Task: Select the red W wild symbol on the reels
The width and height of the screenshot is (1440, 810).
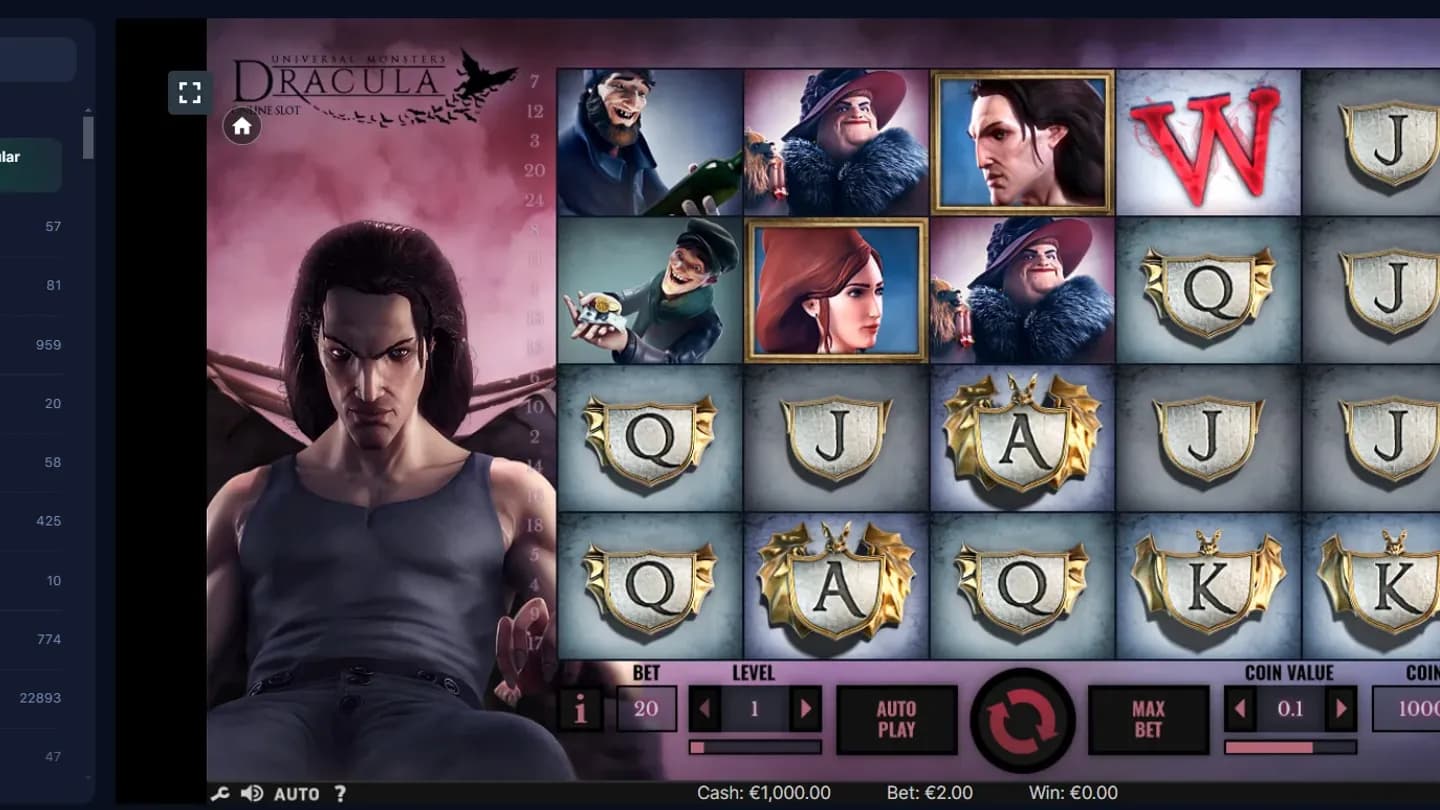Action: pos(1208,142)
